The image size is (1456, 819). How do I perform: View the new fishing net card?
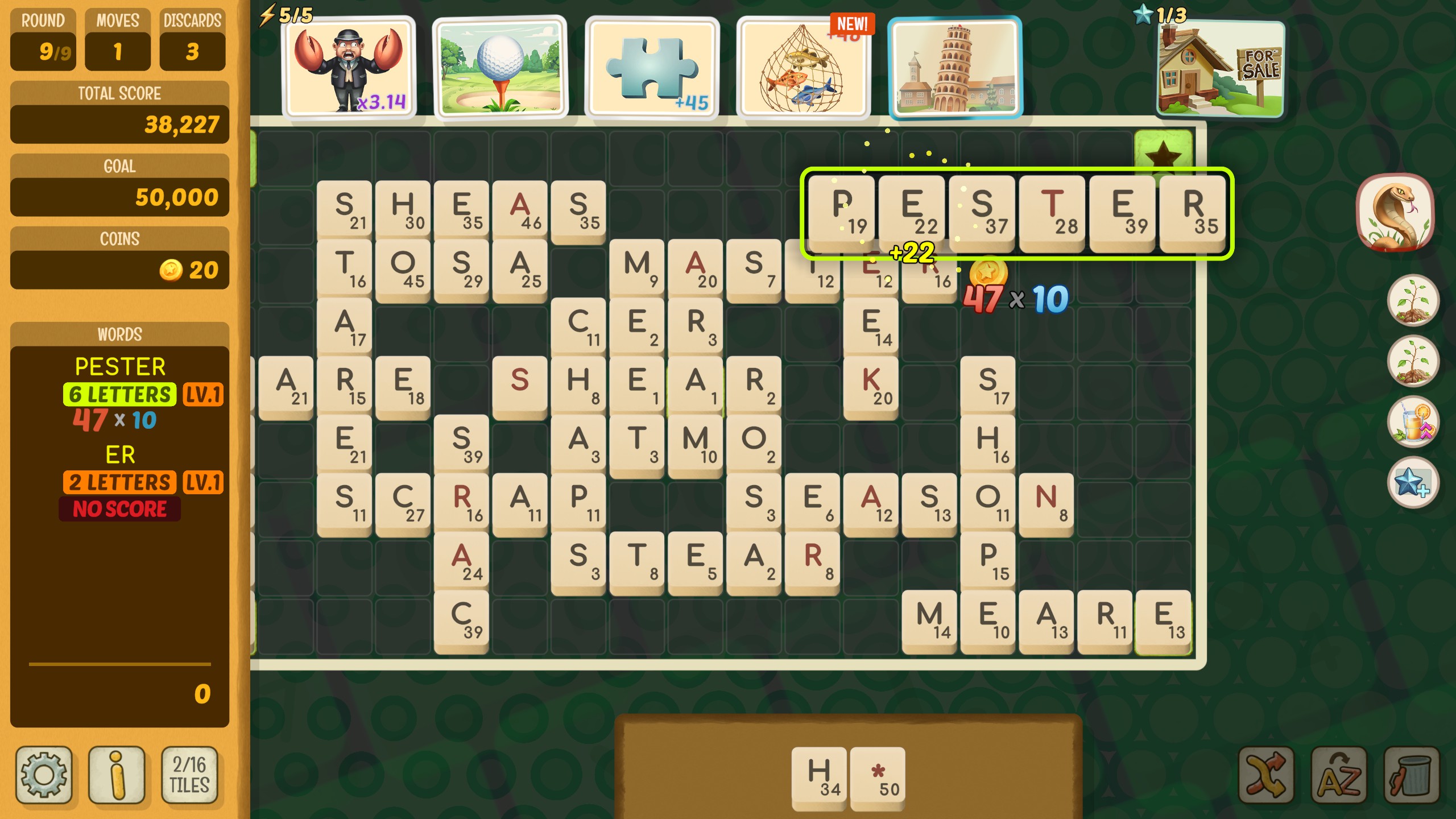pyautogui.click(x=803, y=67)
